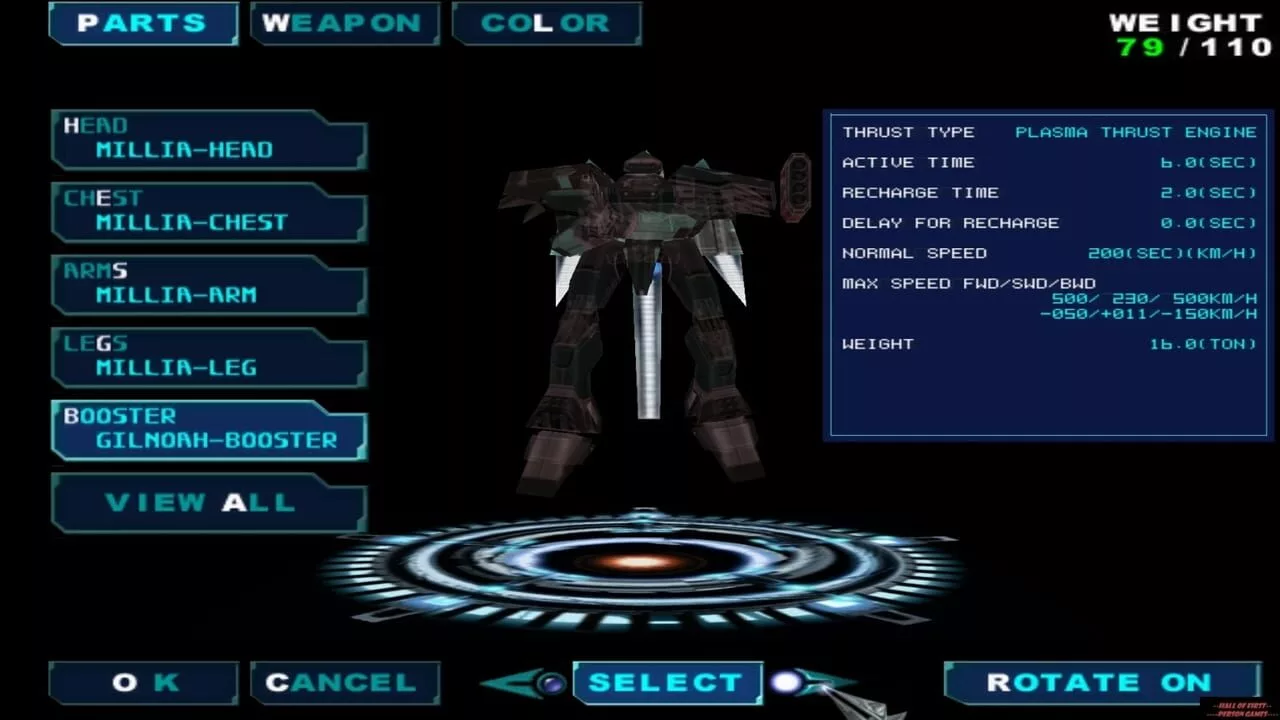Open the WEAPON tab

pos(345,23)
